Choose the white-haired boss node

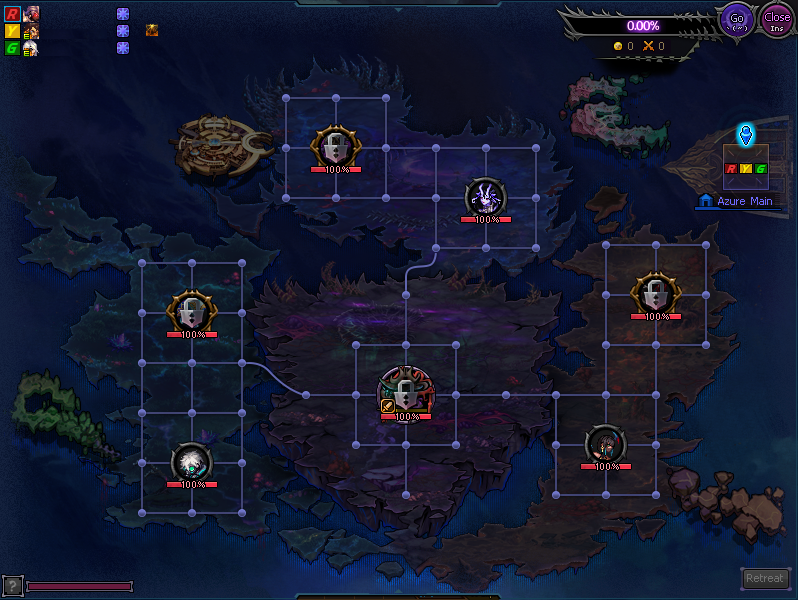click(192, 462)
